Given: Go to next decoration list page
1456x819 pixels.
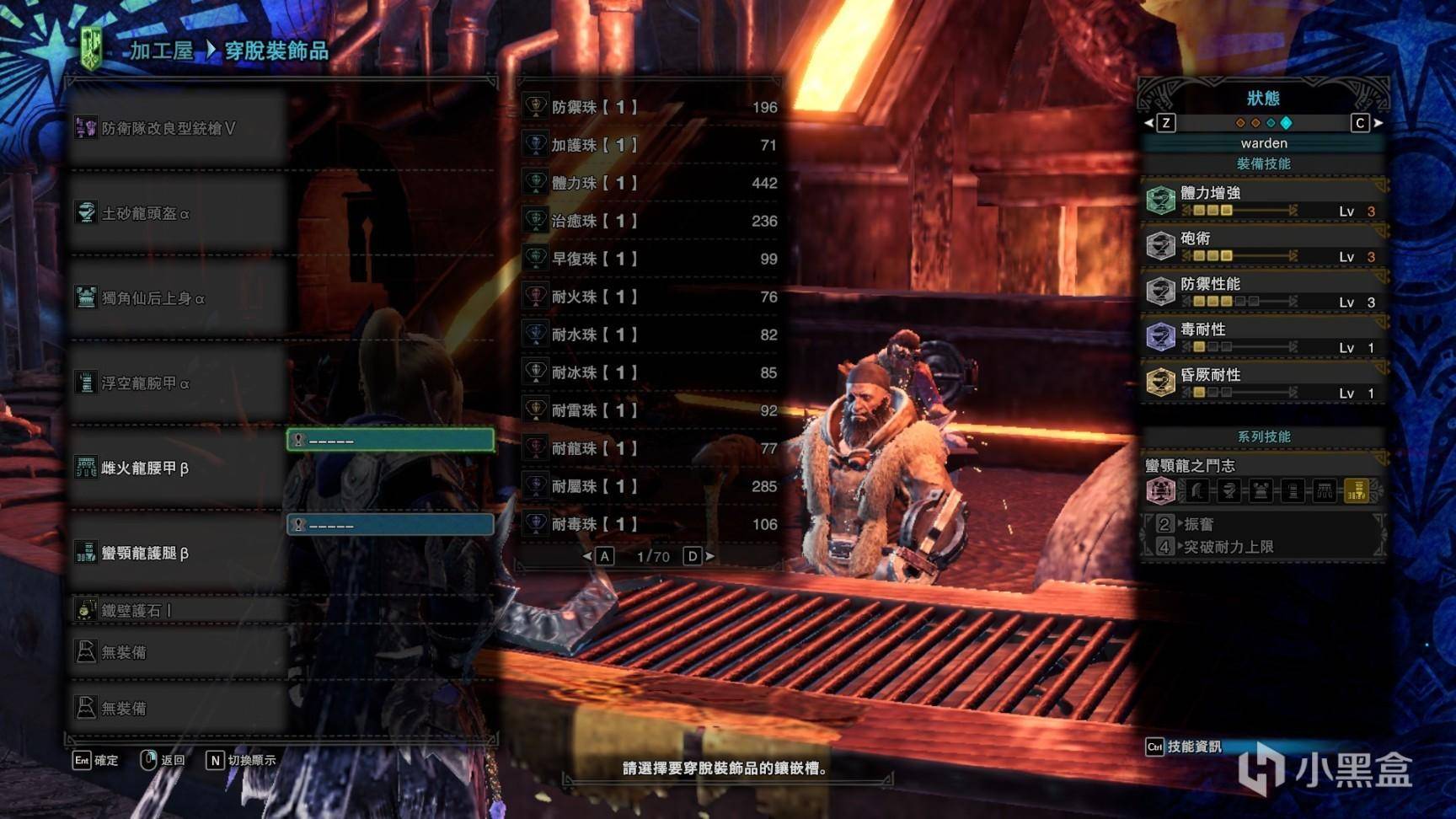Looking at the screenshot, I should tap(693, 556).
